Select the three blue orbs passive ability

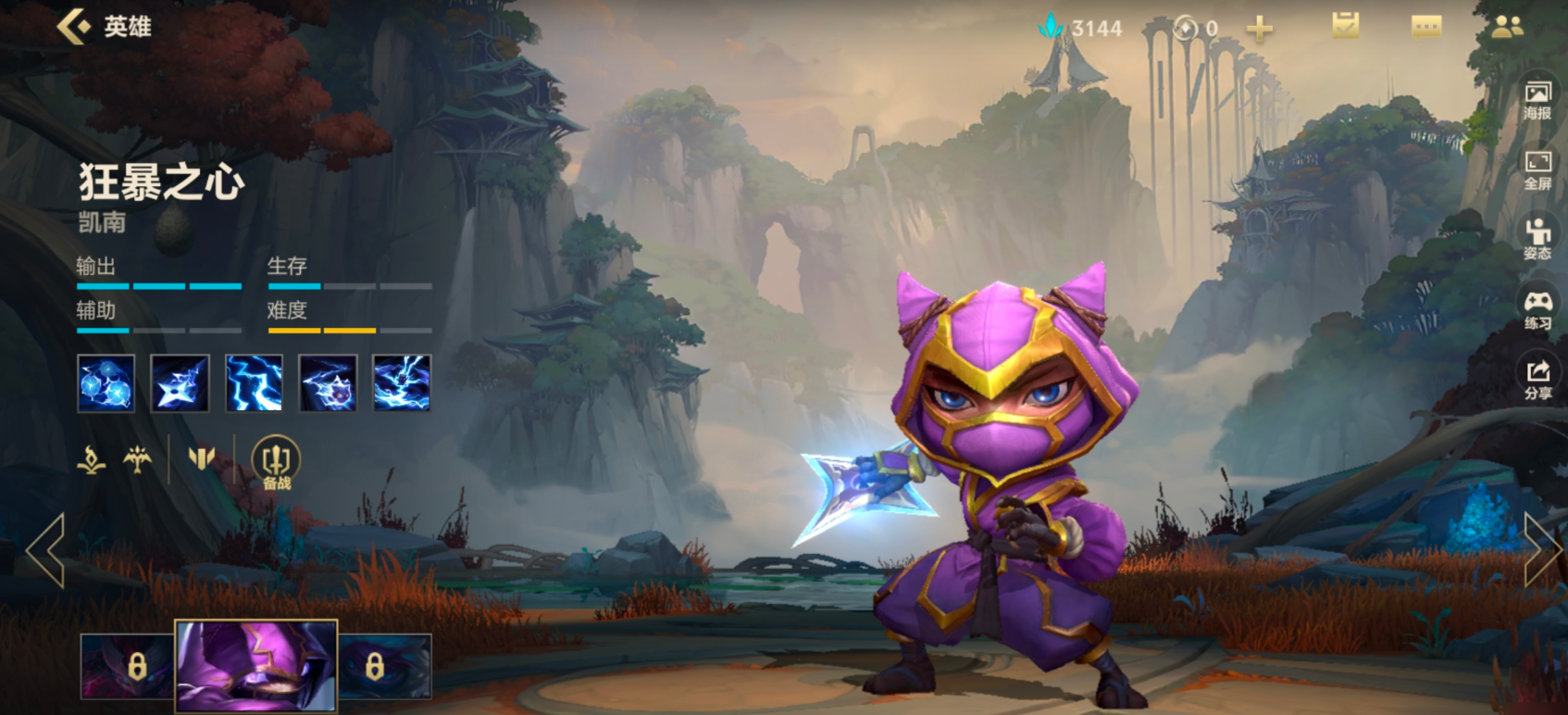tap(106, 383)
